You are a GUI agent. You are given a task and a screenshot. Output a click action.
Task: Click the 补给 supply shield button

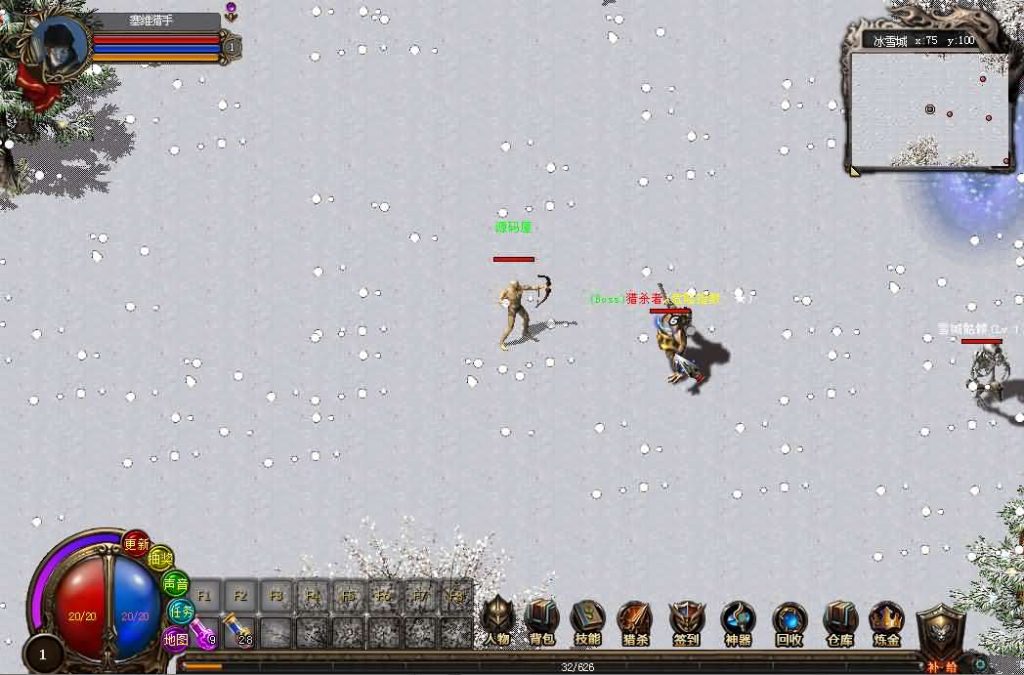[940, 632]
